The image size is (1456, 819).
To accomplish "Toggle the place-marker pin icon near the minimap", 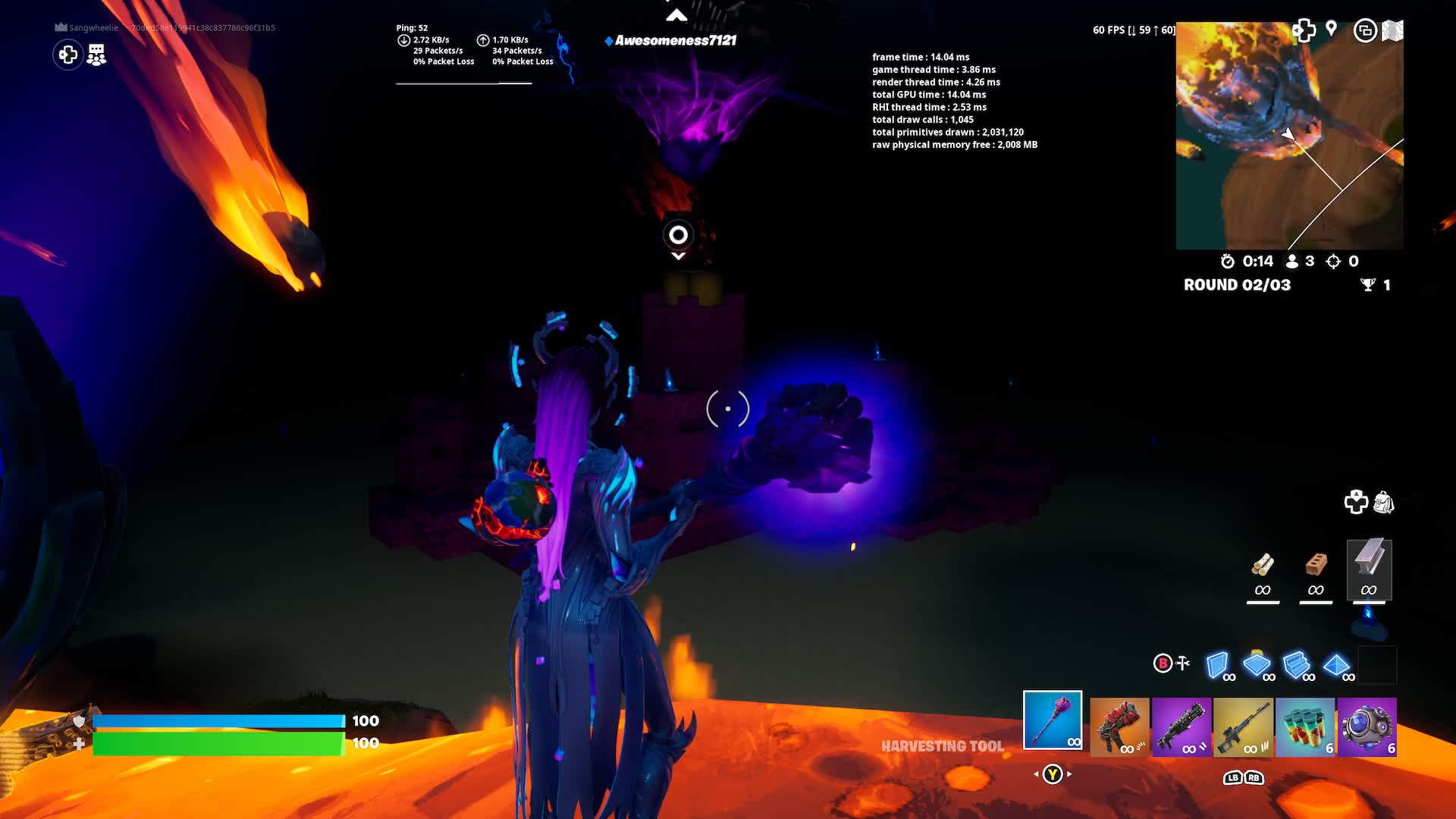I will 1331,28.
